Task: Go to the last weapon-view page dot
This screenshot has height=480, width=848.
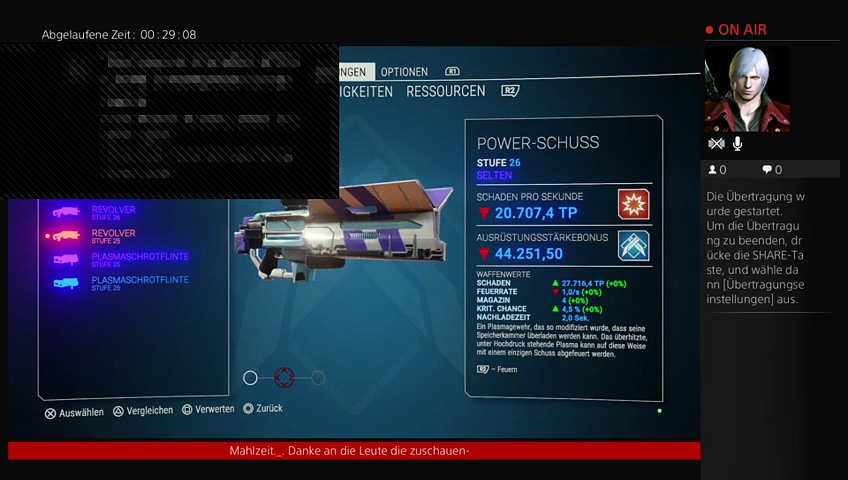Action: (x=318, y=377)
